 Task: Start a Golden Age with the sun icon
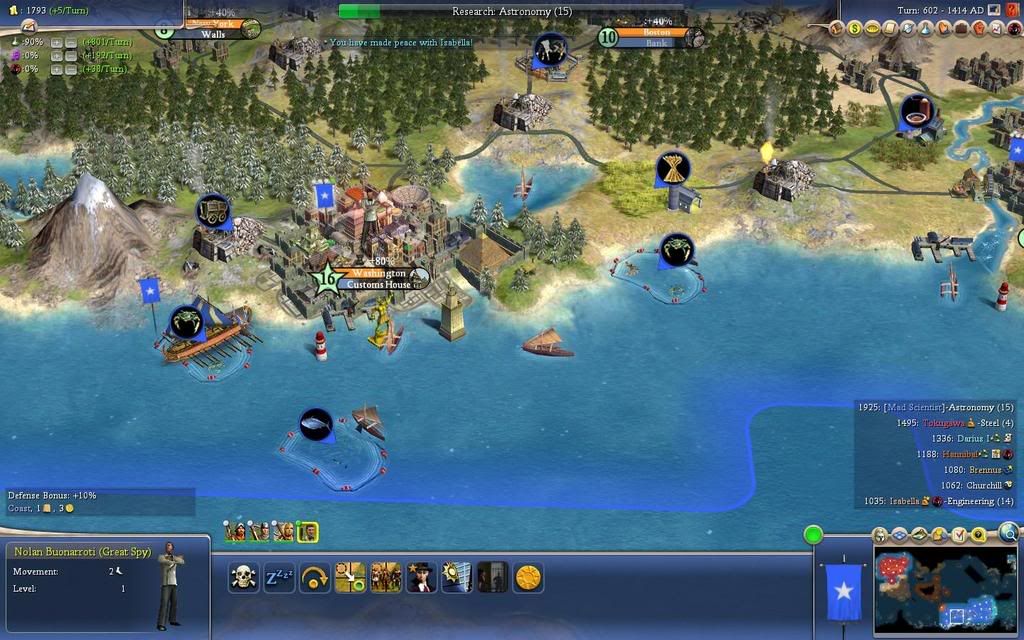point(527,577)
